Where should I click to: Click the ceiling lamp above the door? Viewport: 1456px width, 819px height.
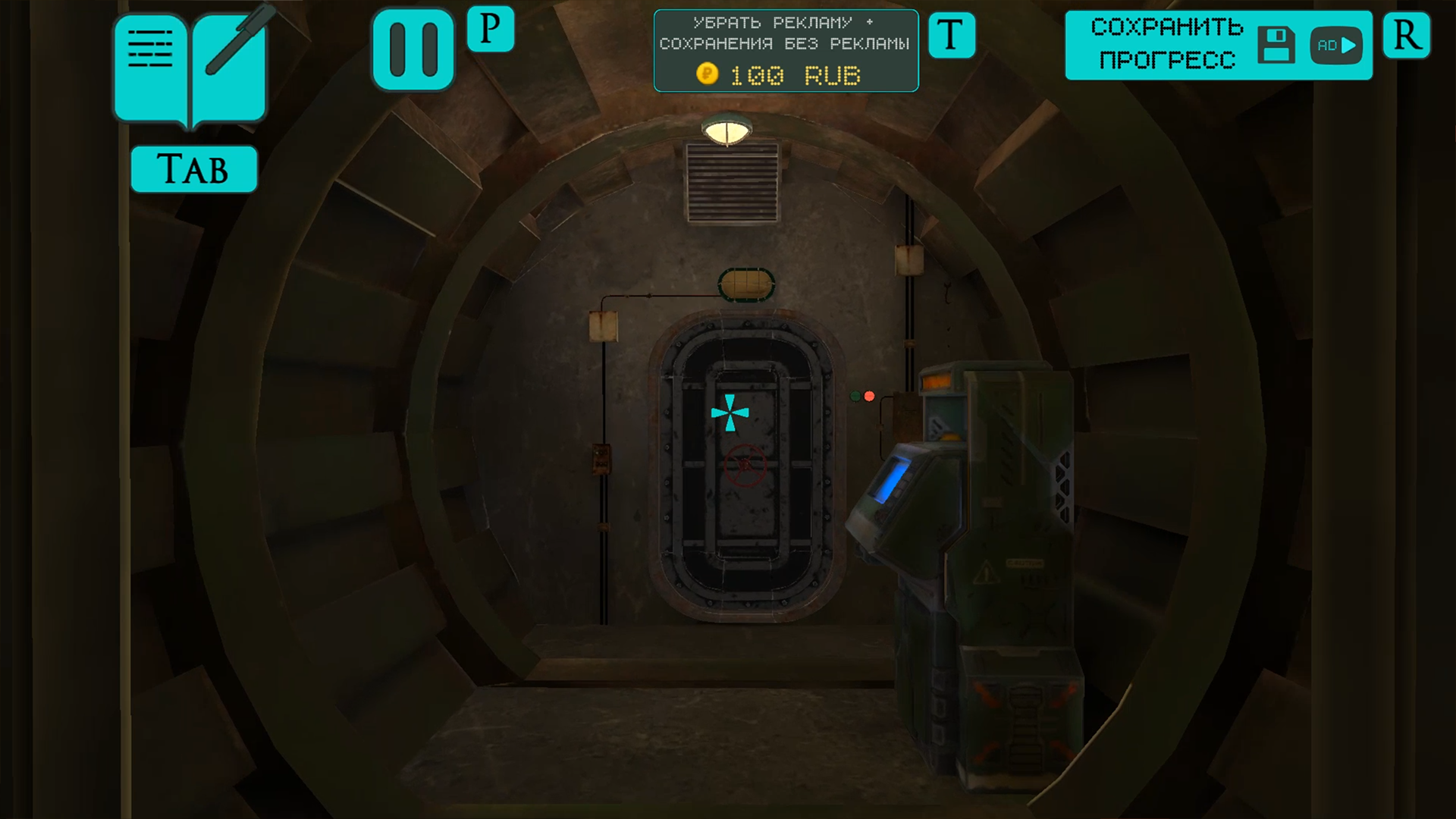pos(729,129)
